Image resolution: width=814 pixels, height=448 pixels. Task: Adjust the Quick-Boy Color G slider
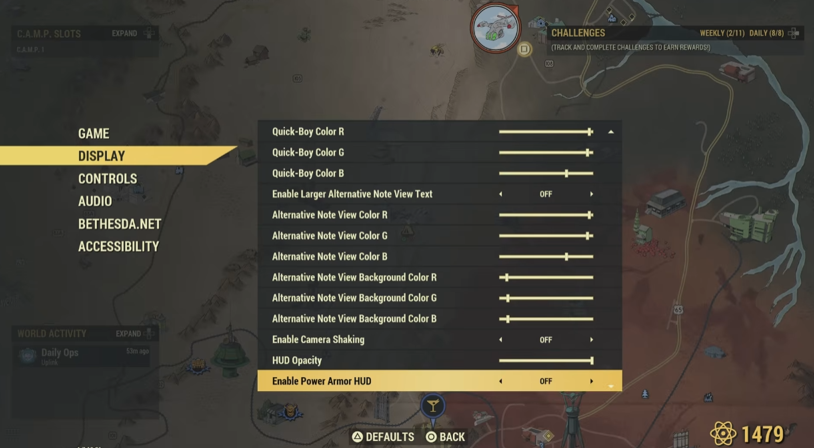[x=588, y=153]
